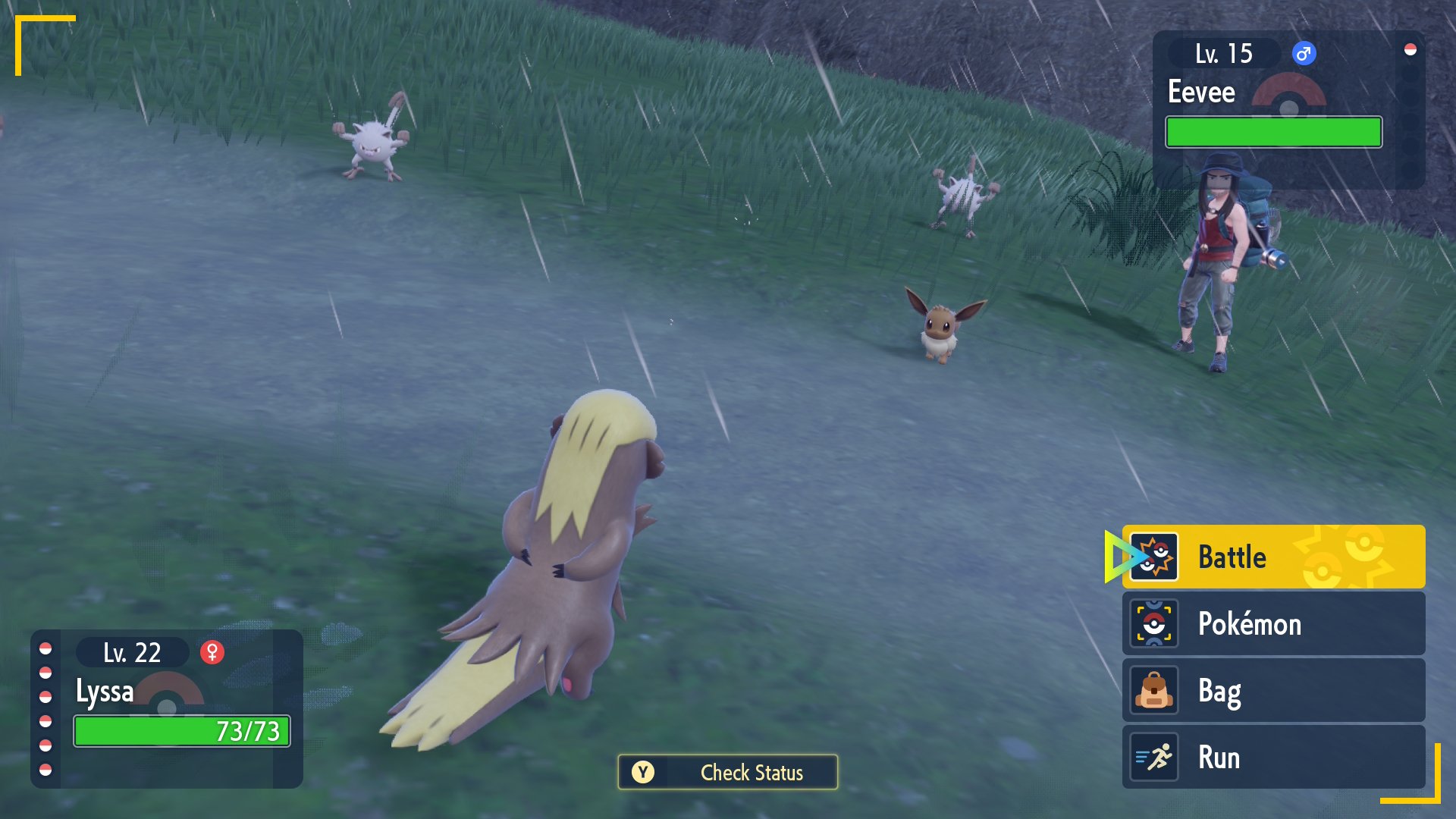Screen dimensions: 1456x819
Task: Select Lyssa's status panel
Action: click(x=167, y=708)
